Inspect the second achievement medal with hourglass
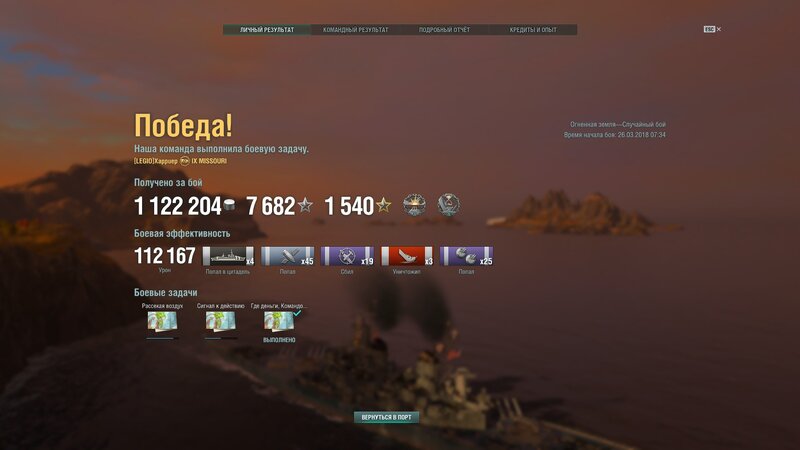800x450 pixels. click(x=449, y=205)
